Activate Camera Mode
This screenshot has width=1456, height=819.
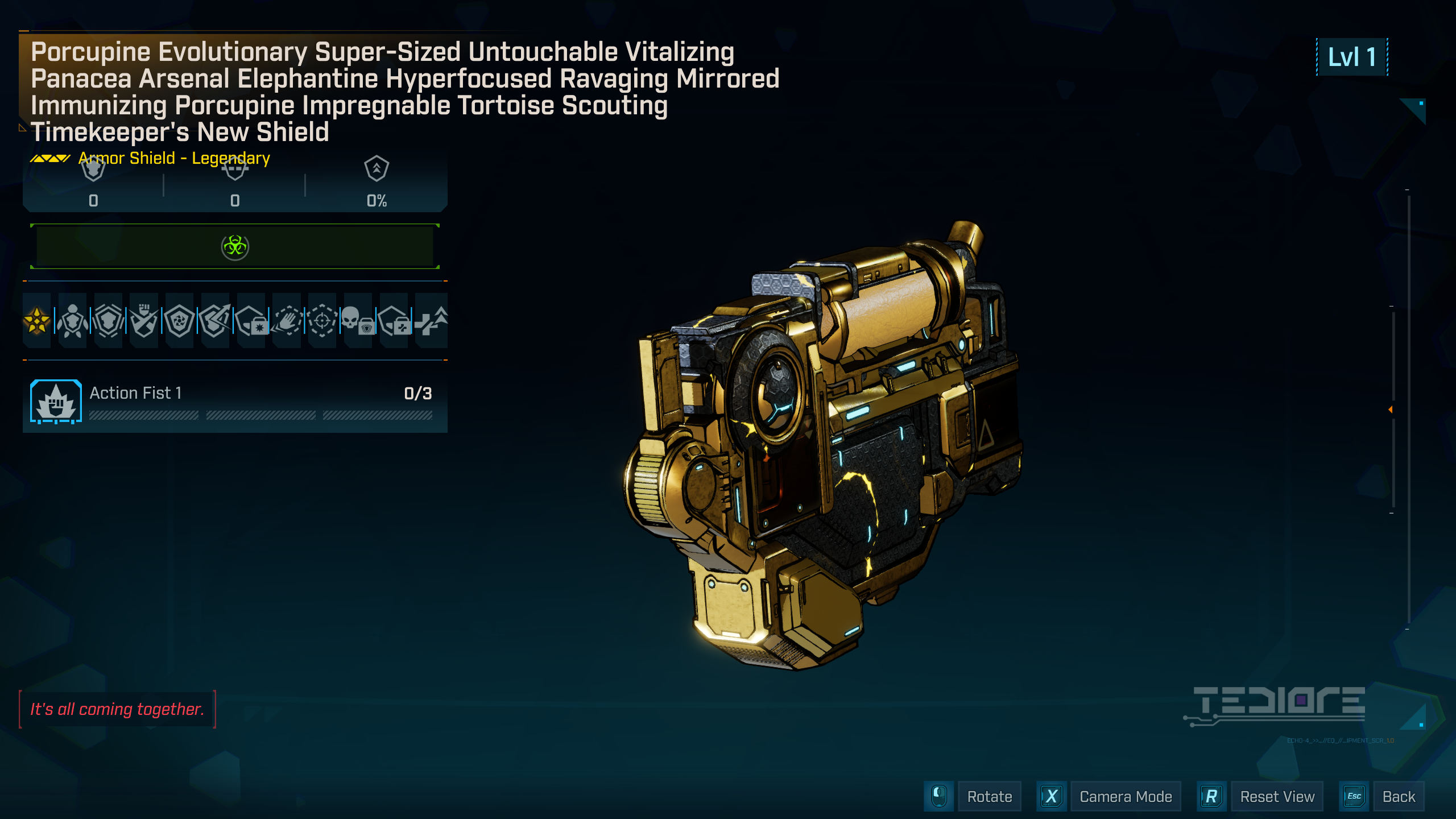tap(1126, 796)
